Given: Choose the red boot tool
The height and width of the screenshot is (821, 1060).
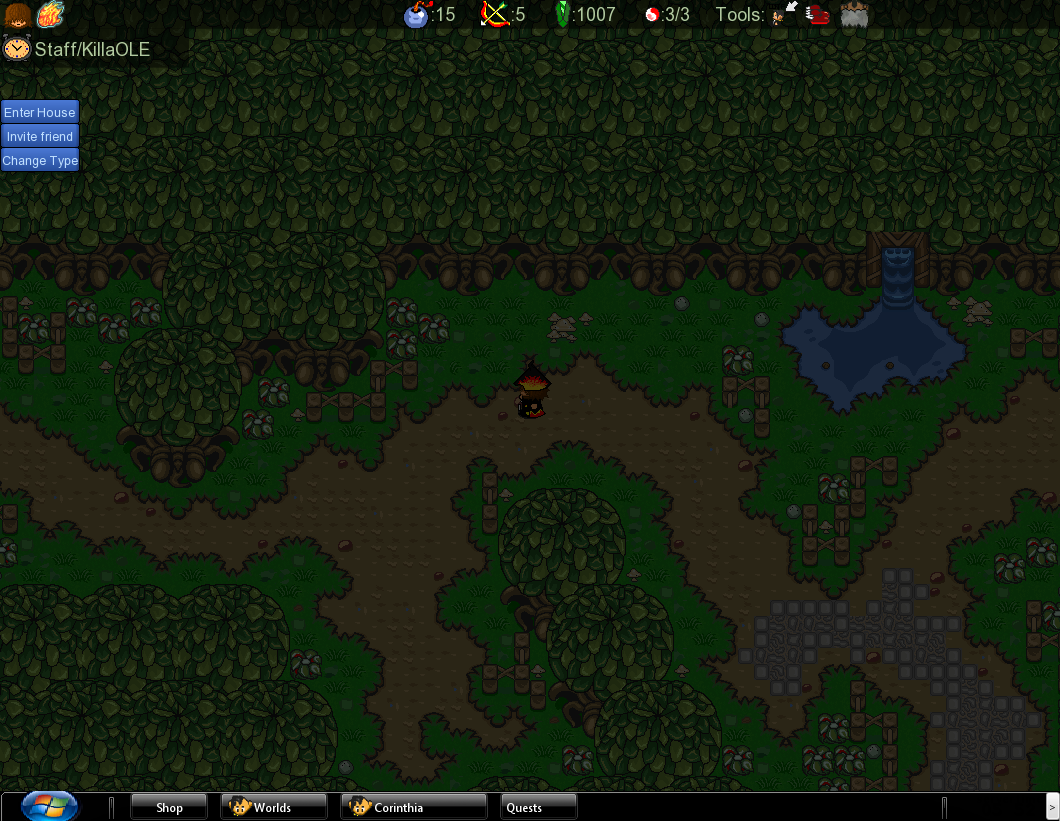Looking at the screenshot, I should click(819, 14).
